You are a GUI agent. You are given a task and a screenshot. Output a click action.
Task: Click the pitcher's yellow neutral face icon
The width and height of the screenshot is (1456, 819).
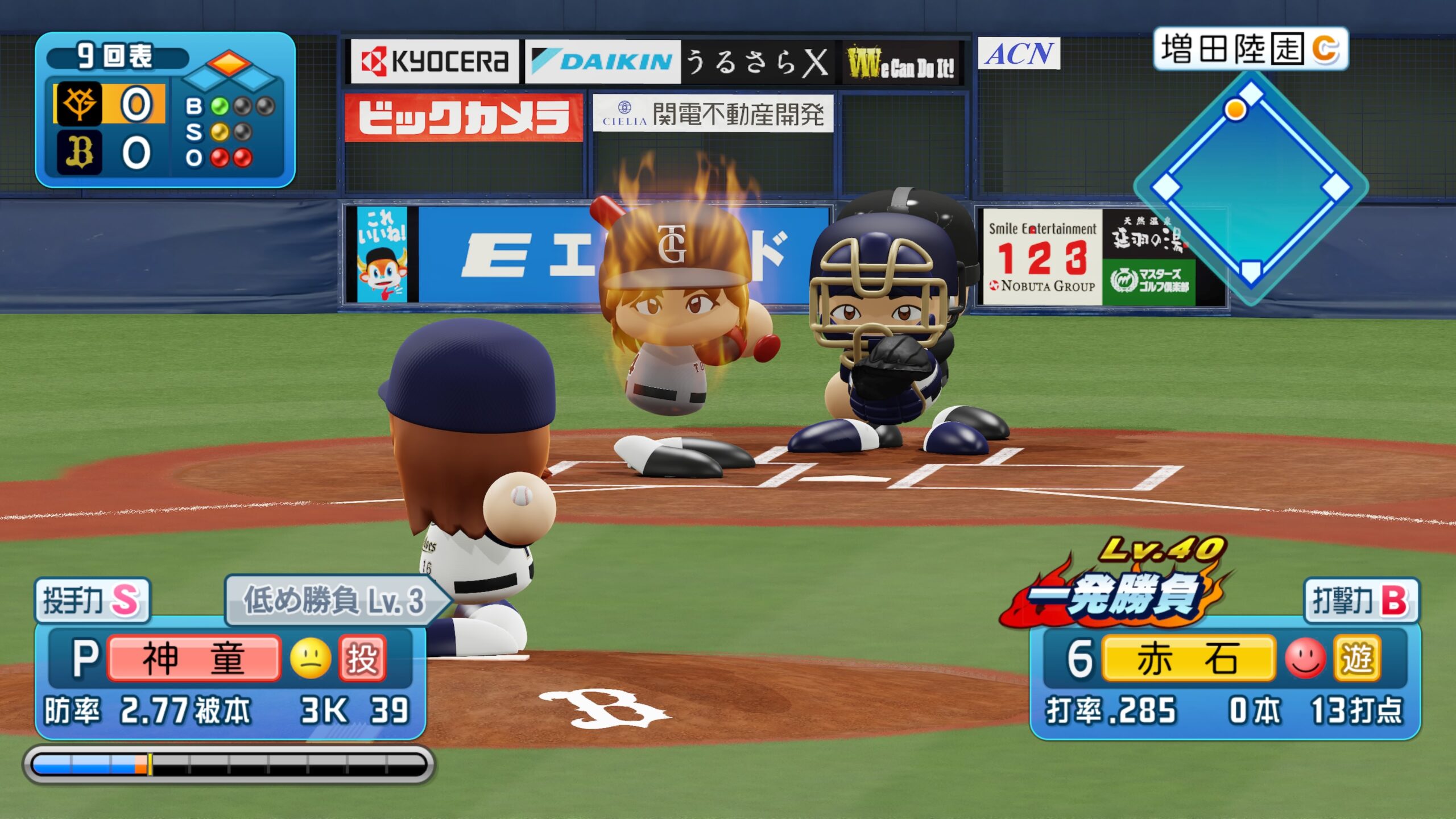click(x=311, y=659)
